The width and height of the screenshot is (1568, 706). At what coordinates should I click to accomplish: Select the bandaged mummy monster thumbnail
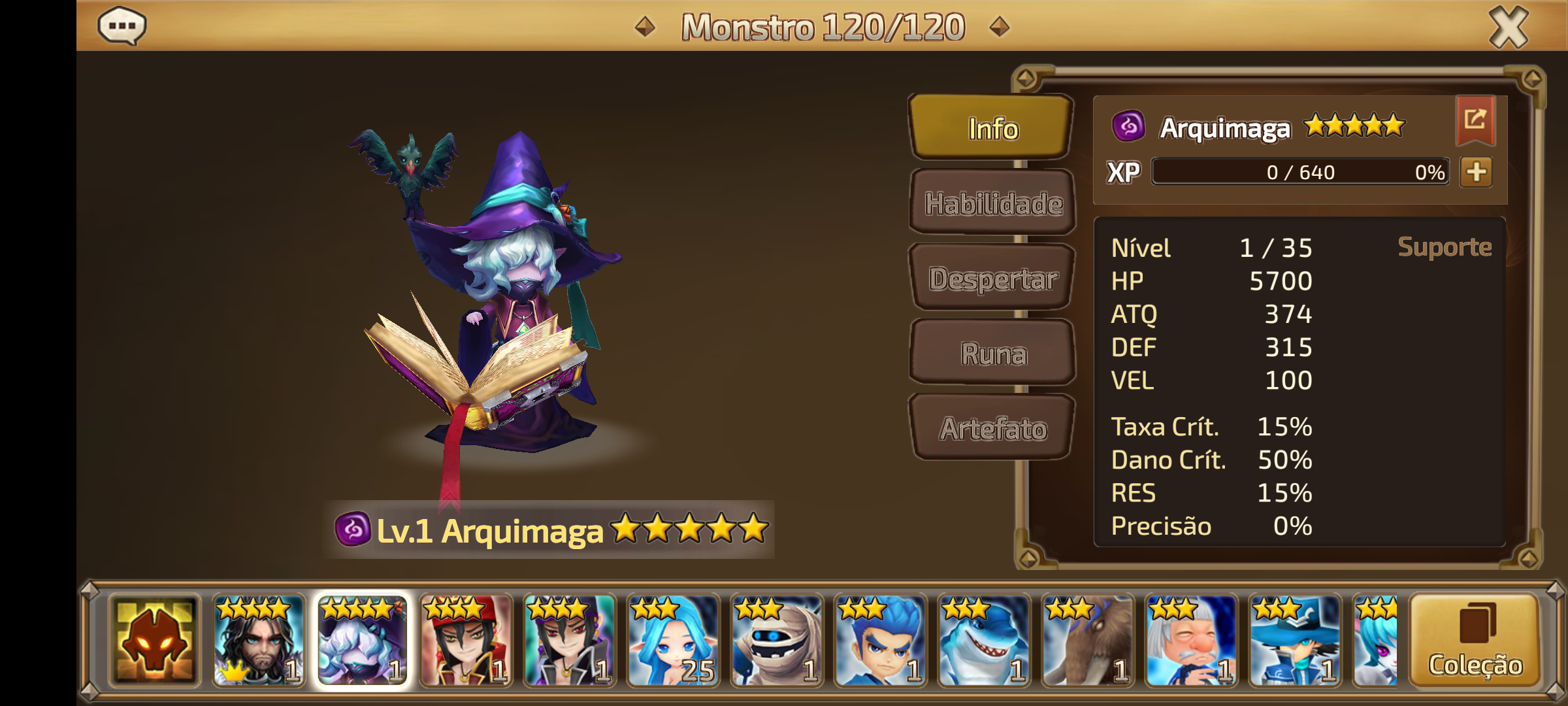click(x=777, y=641)
